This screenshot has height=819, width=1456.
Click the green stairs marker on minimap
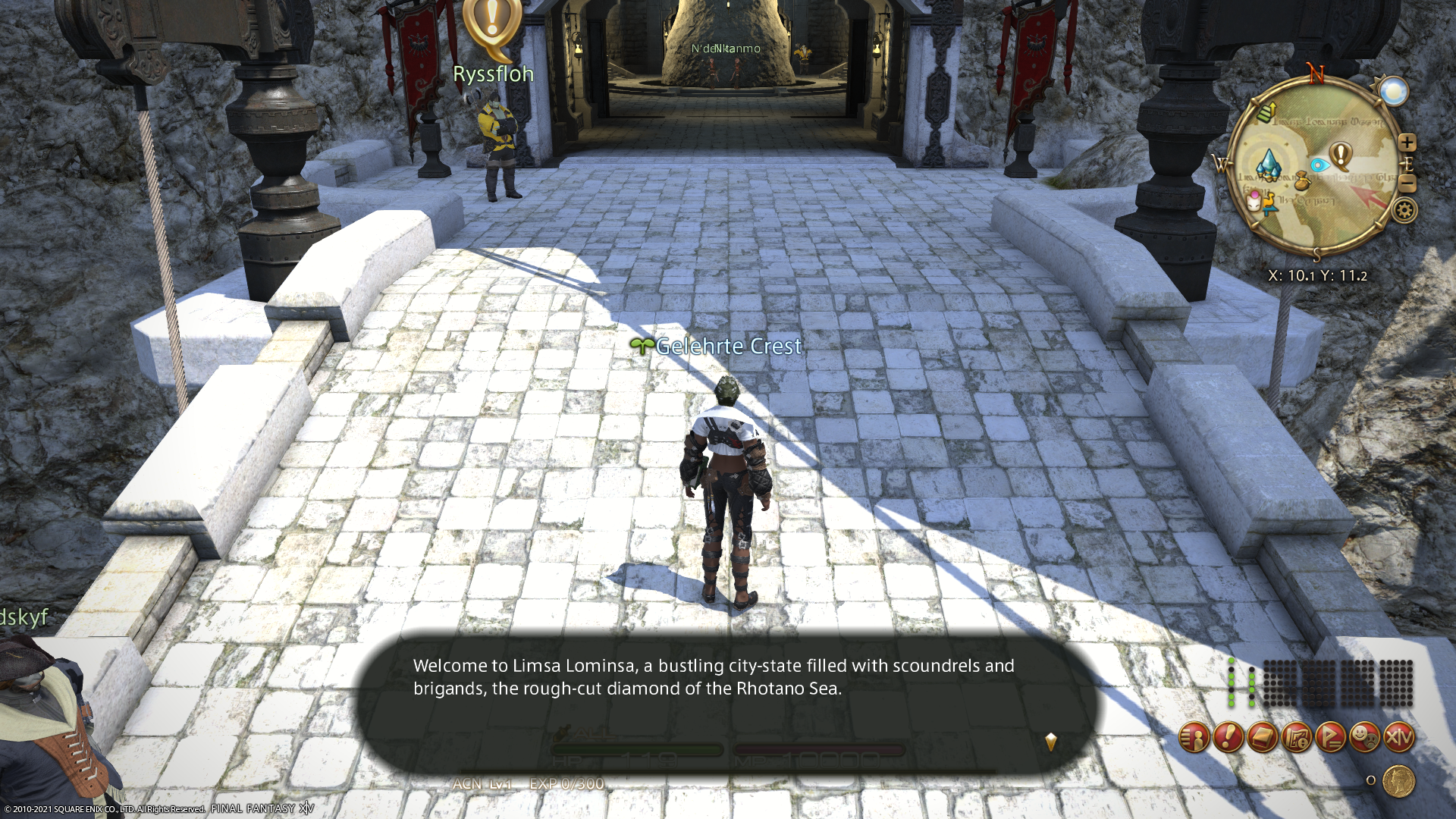pyautogui.click(x=1266, y=113)
